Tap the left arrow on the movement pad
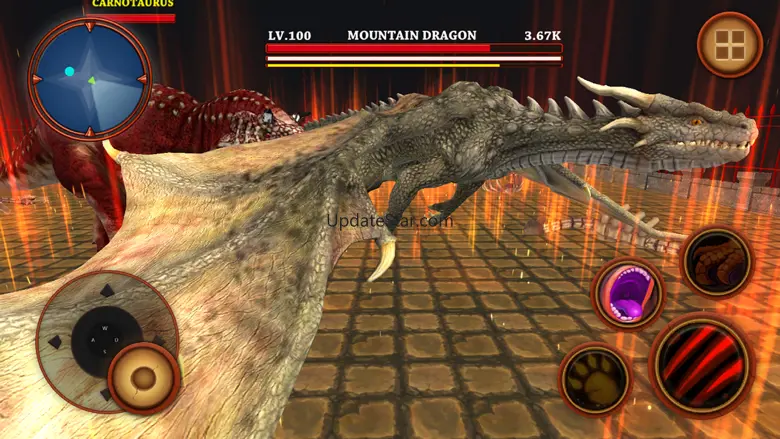780x439 pixels. coord(56,342)
